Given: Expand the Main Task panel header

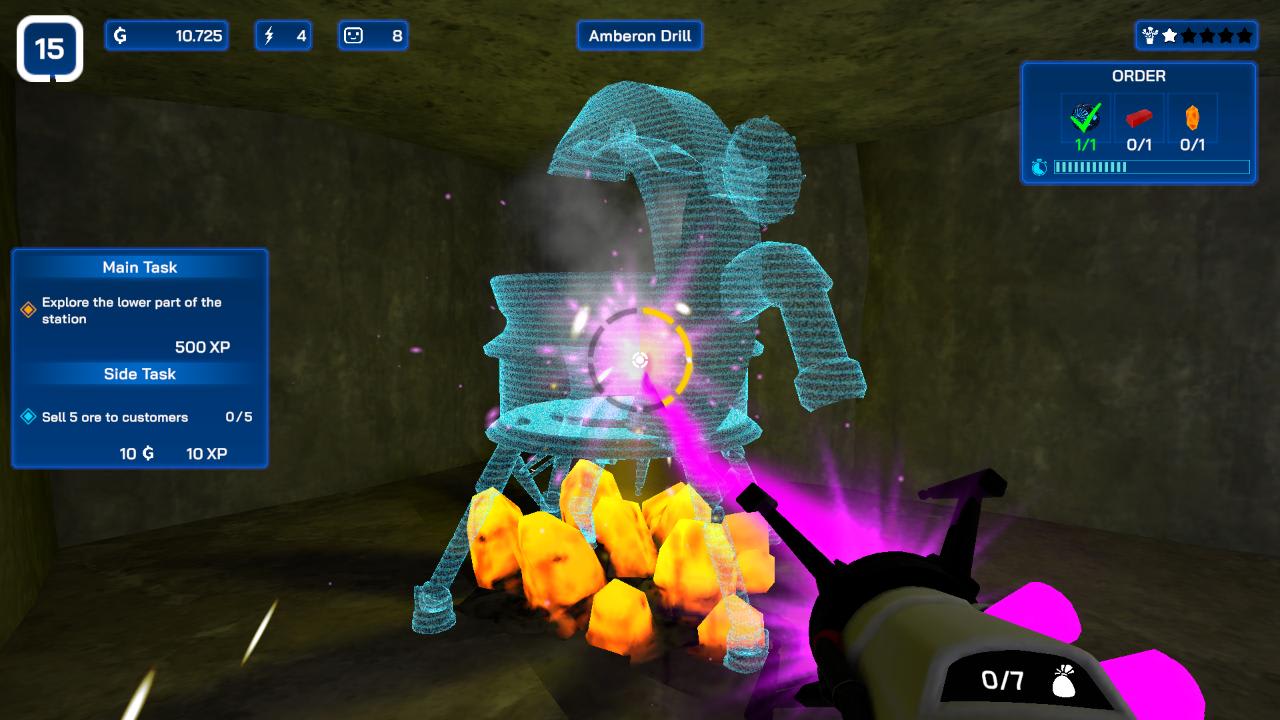Looking at the screenshot, I should coord(139,267).
